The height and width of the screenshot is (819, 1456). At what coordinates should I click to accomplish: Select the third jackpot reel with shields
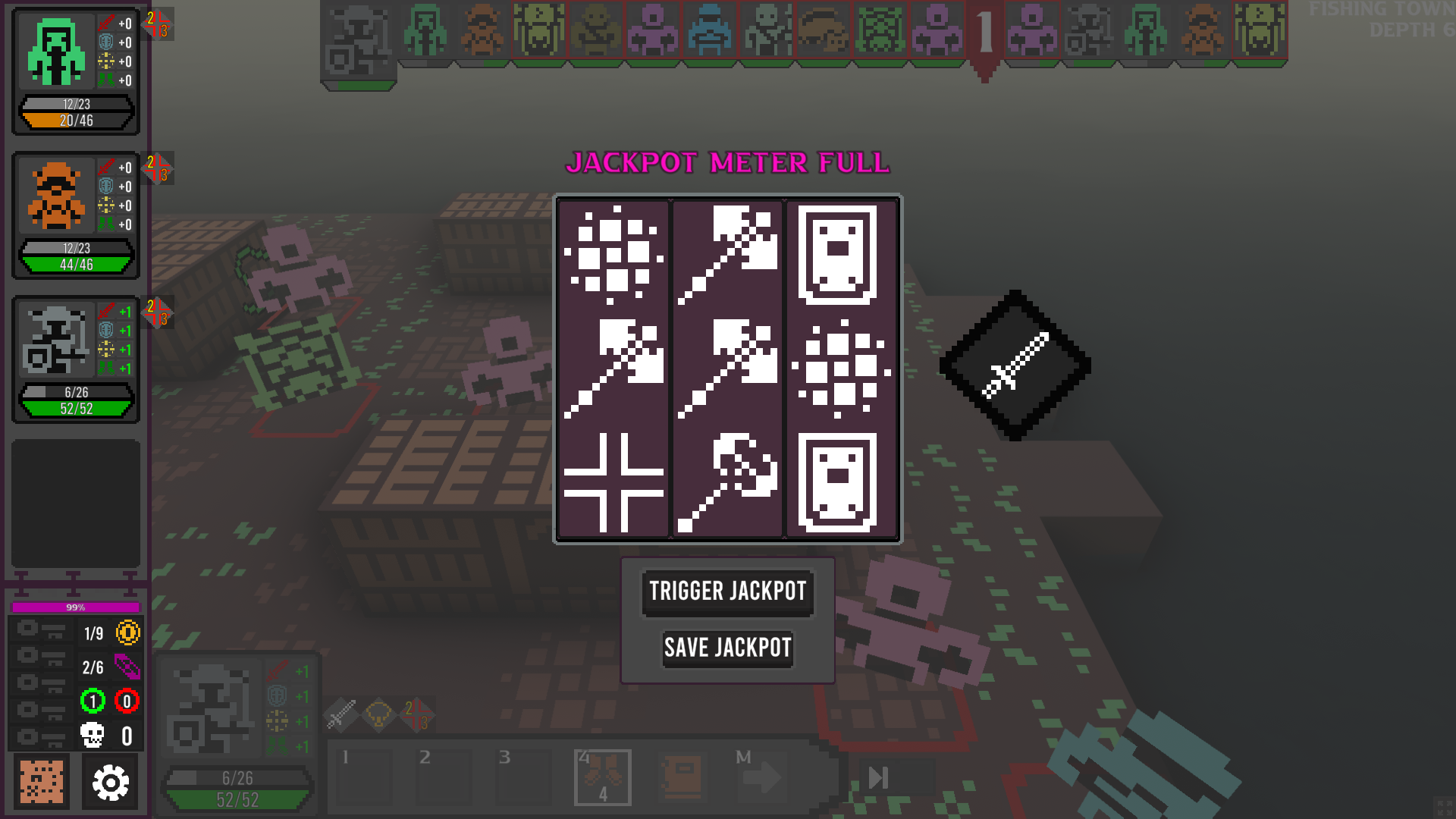[841, 368]
